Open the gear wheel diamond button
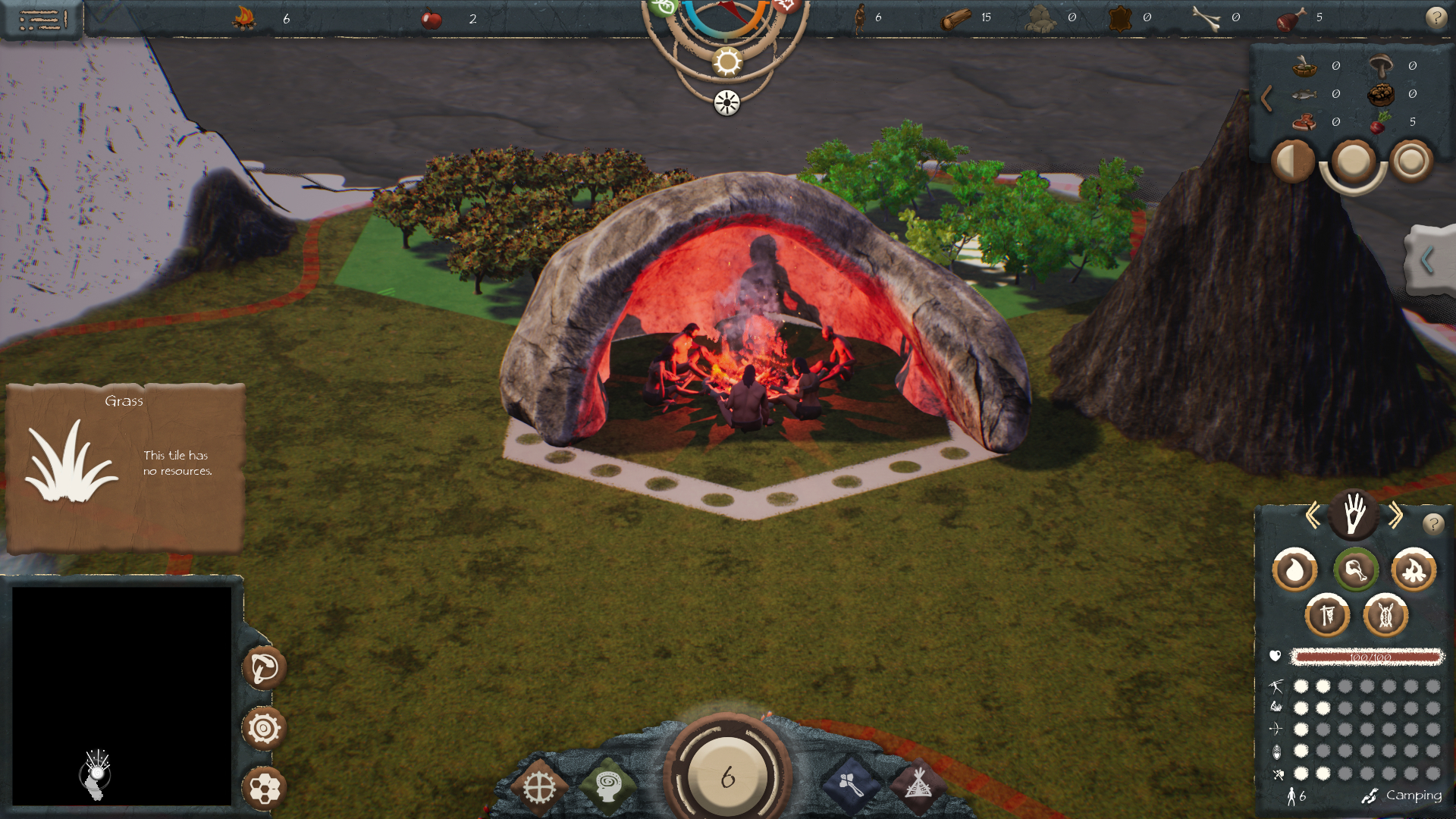This screenshot has width=1456, height=819. [x=539, y=789]
